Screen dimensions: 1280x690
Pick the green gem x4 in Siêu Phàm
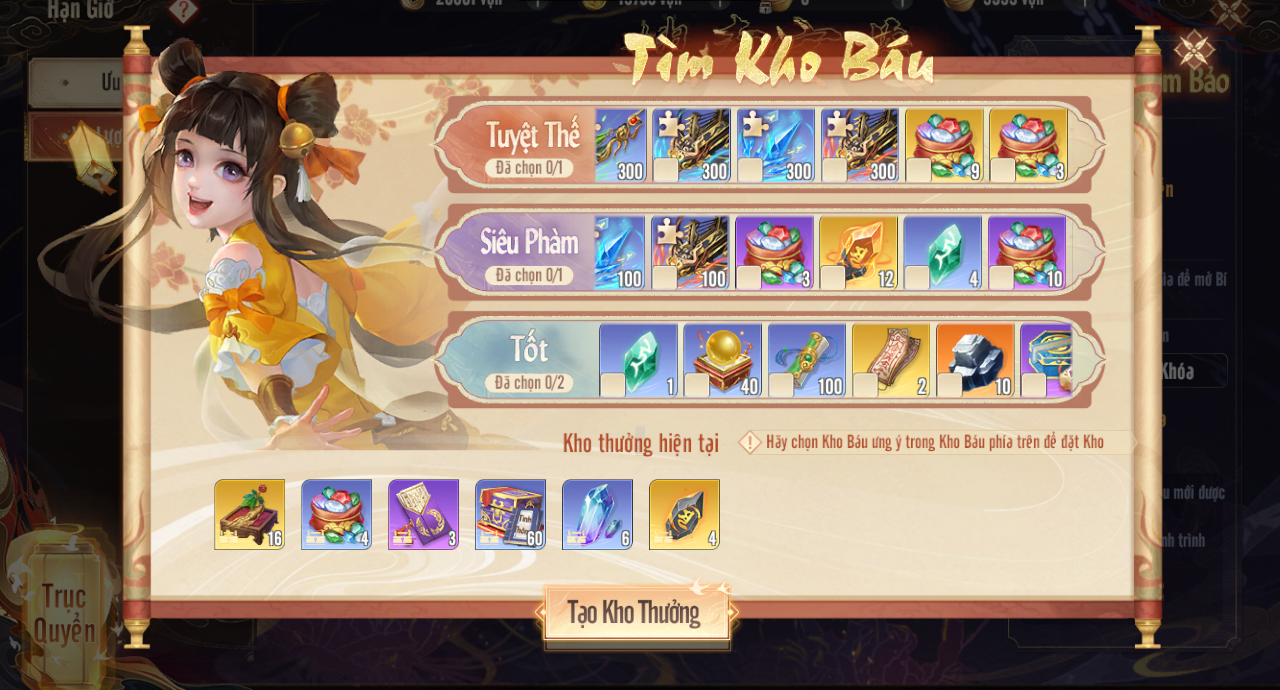(x=942, y=252)
